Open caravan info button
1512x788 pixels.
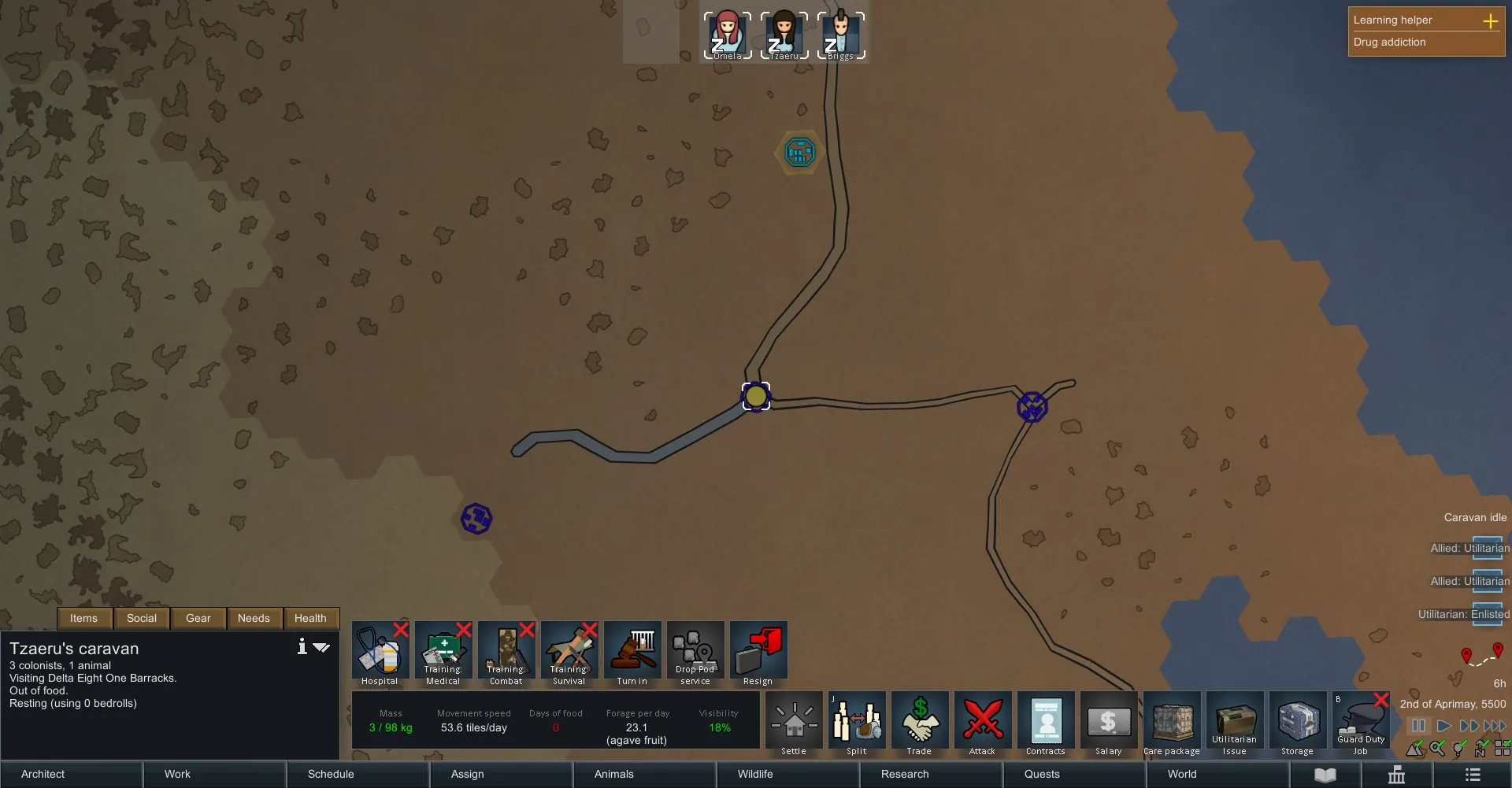(302, 647)
